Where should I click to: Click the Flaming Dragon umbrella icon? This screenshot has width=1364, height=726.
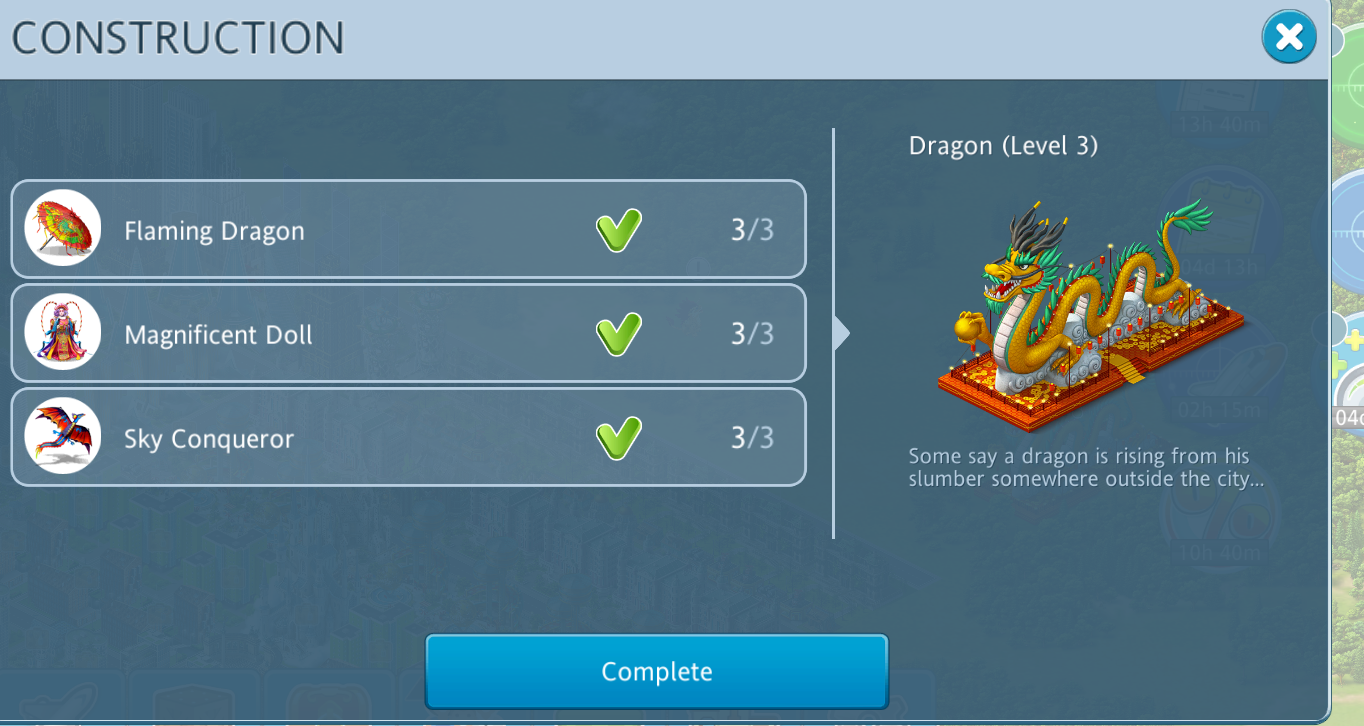click(x=63, y=228)
